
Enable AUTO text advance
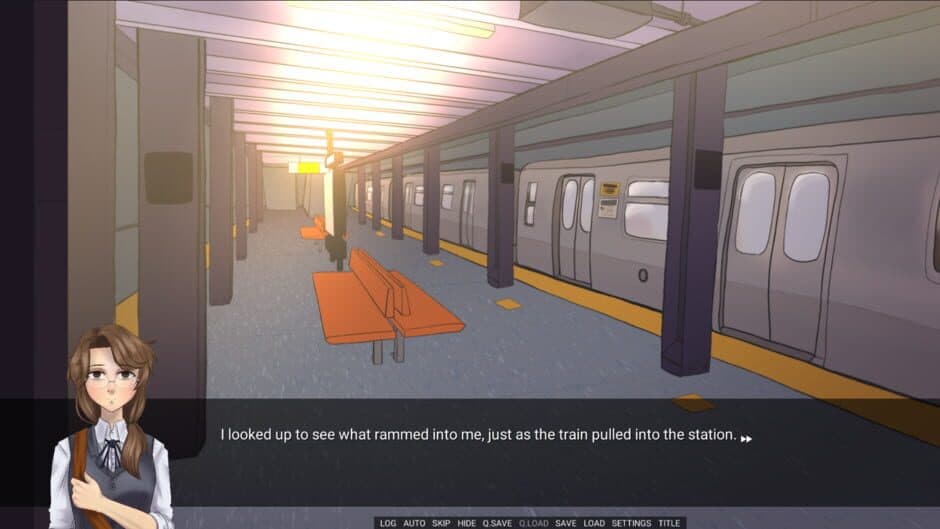point(414,523)
